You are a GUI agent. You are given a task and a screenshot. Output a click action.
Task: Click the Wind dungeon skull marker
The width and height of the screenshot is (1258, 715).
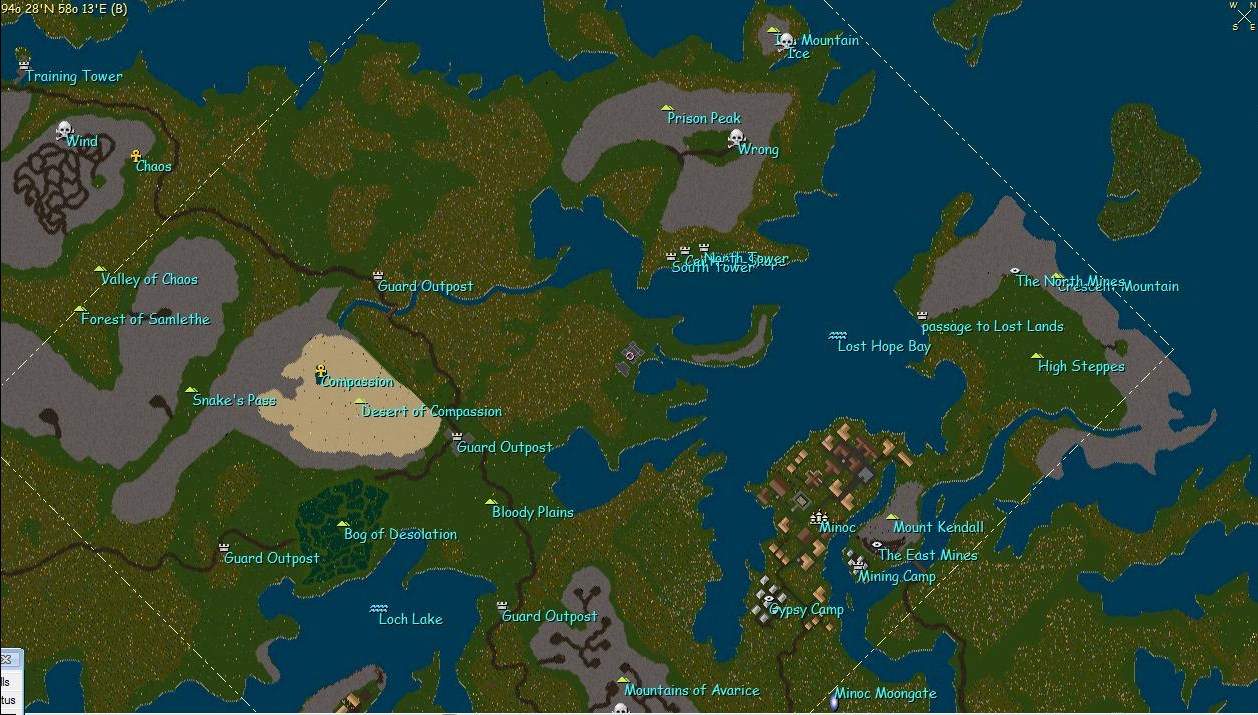64,130
